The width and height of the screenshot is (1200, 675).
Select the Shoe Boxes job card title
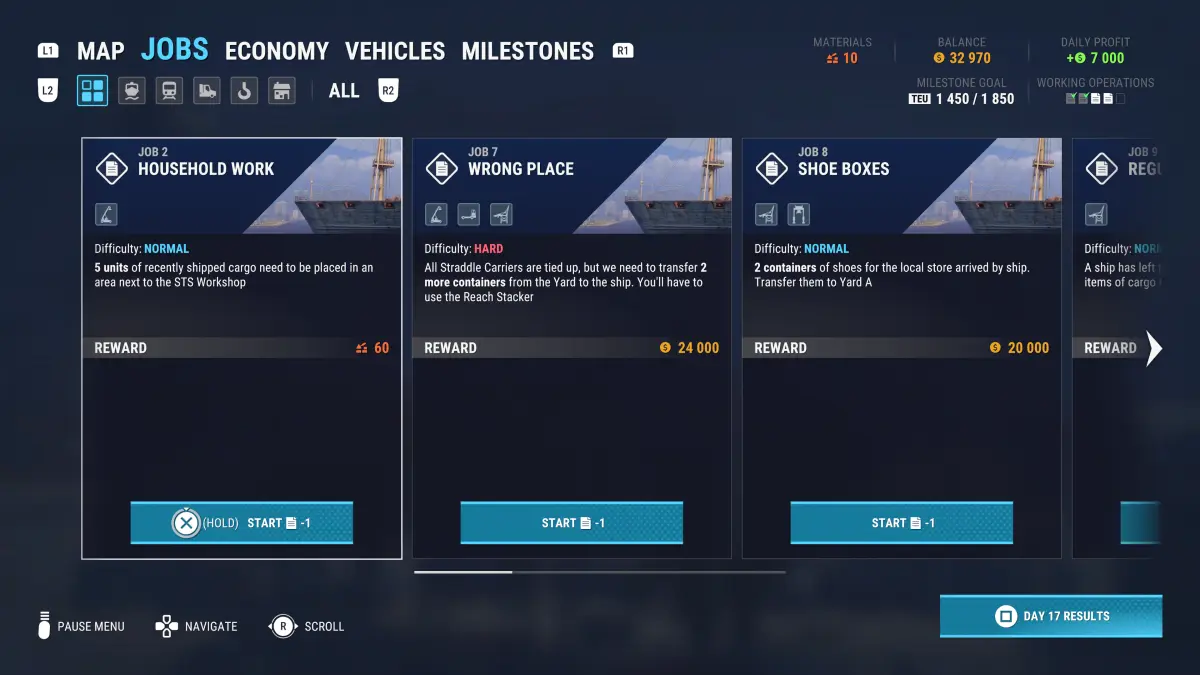pyautogui.click(x=843, y=169)
